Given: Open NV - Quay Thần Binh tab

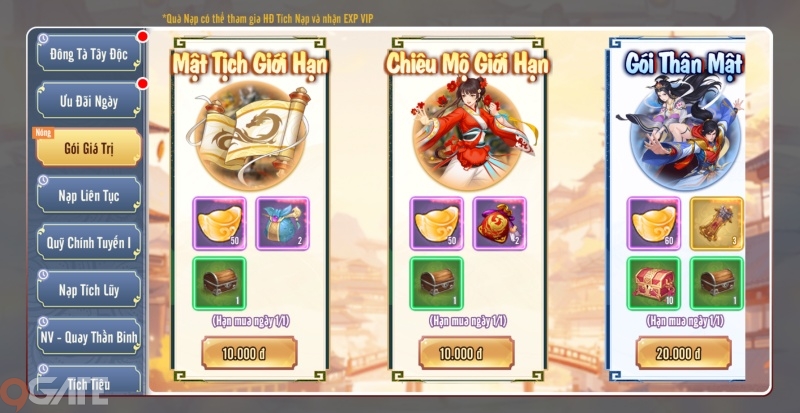Looking at the screenshot, I should tap(90, 337).
